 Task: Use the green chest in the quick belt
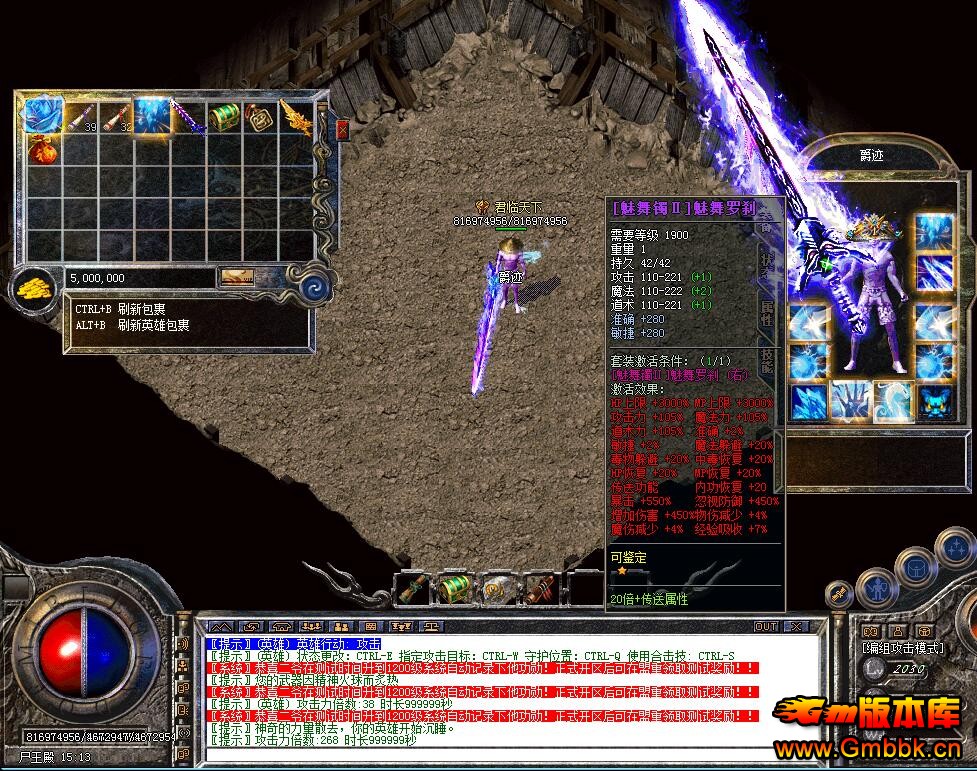(452, 590)
